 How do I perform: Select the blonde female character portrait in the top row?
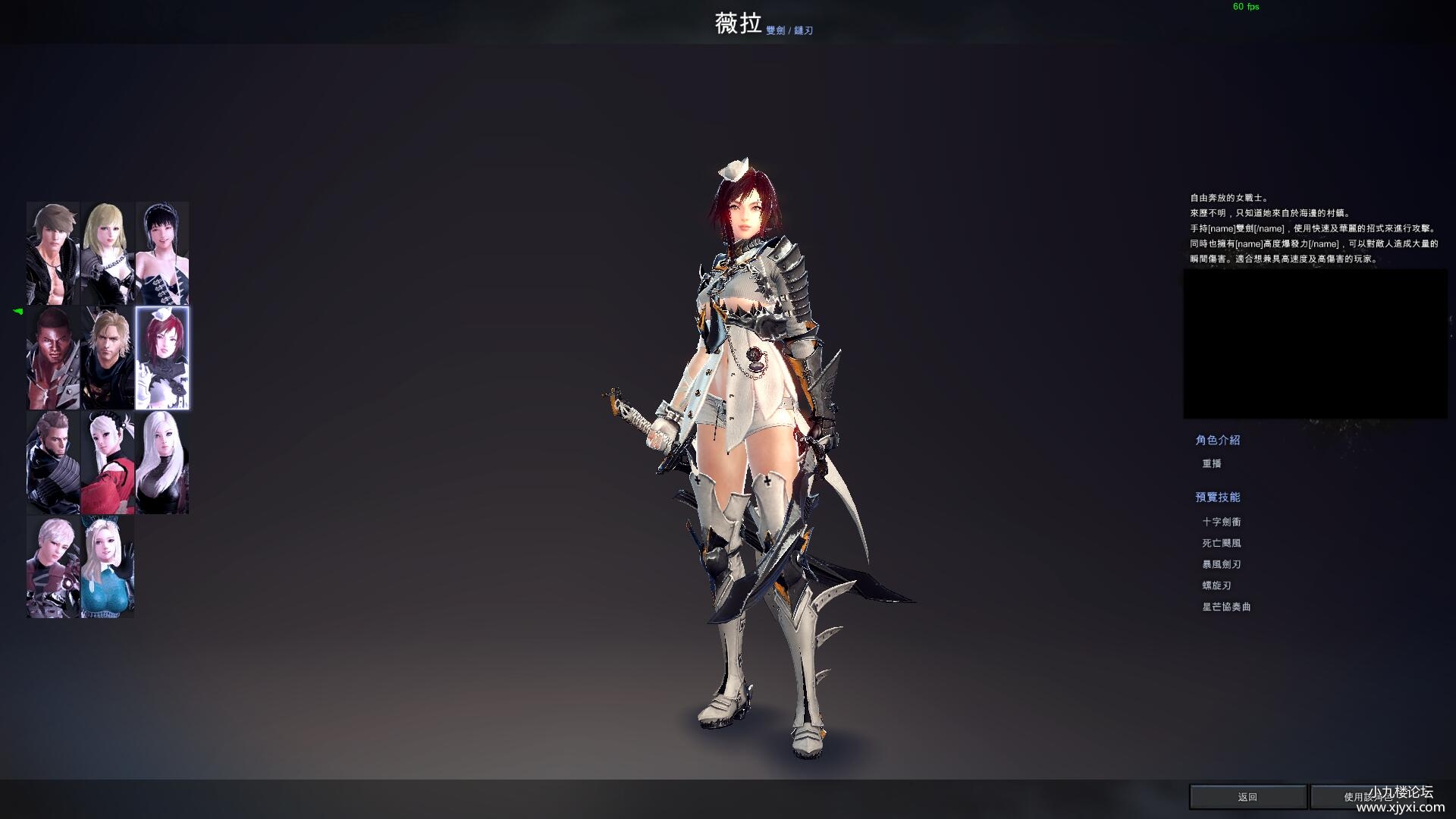point(107,254)
